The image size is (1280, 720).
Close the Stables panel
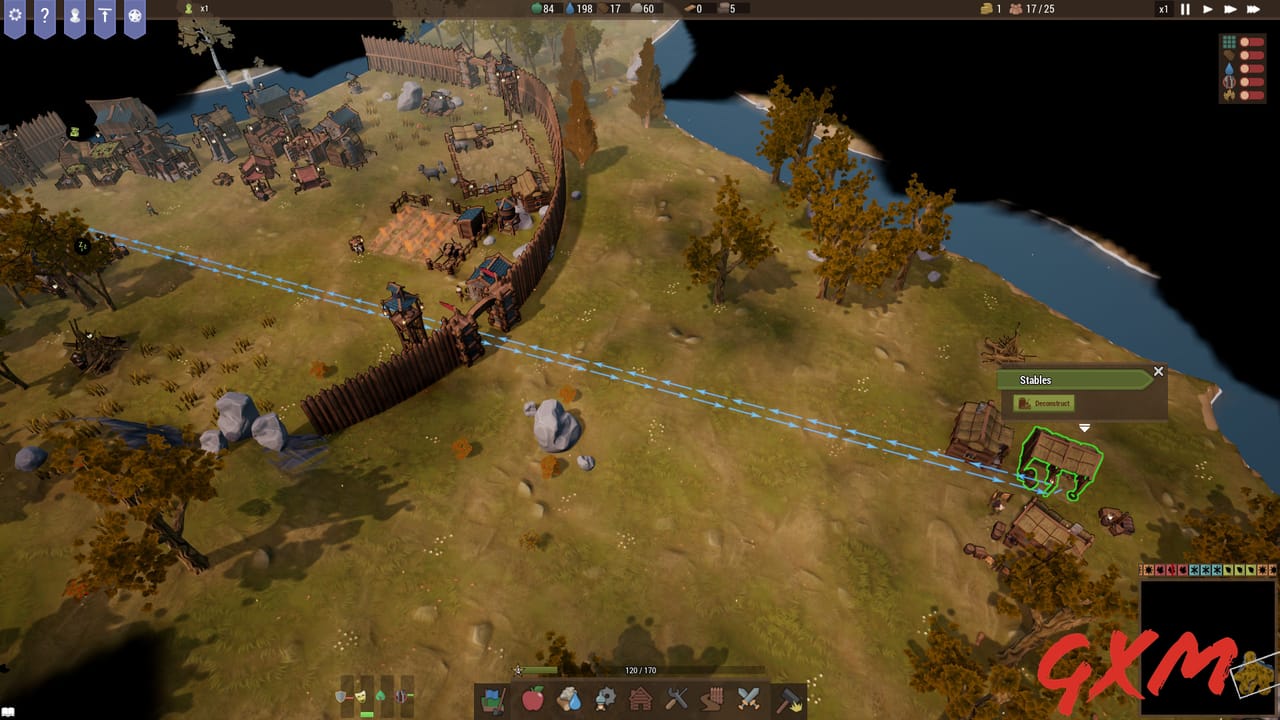pyautogui.click(x=1158, y=371)
